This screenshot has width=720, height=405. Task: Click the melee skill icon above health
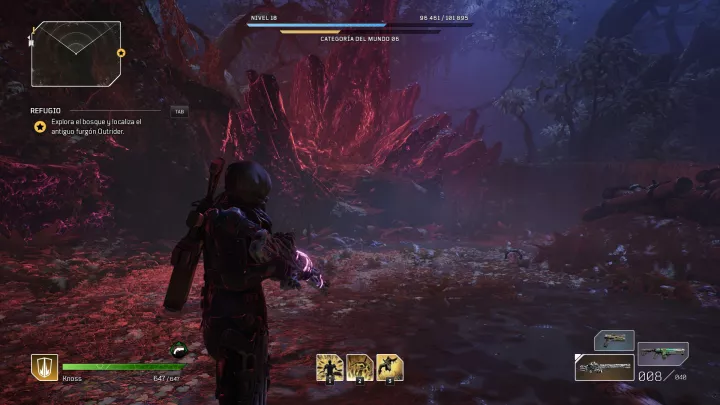(179, 349)
